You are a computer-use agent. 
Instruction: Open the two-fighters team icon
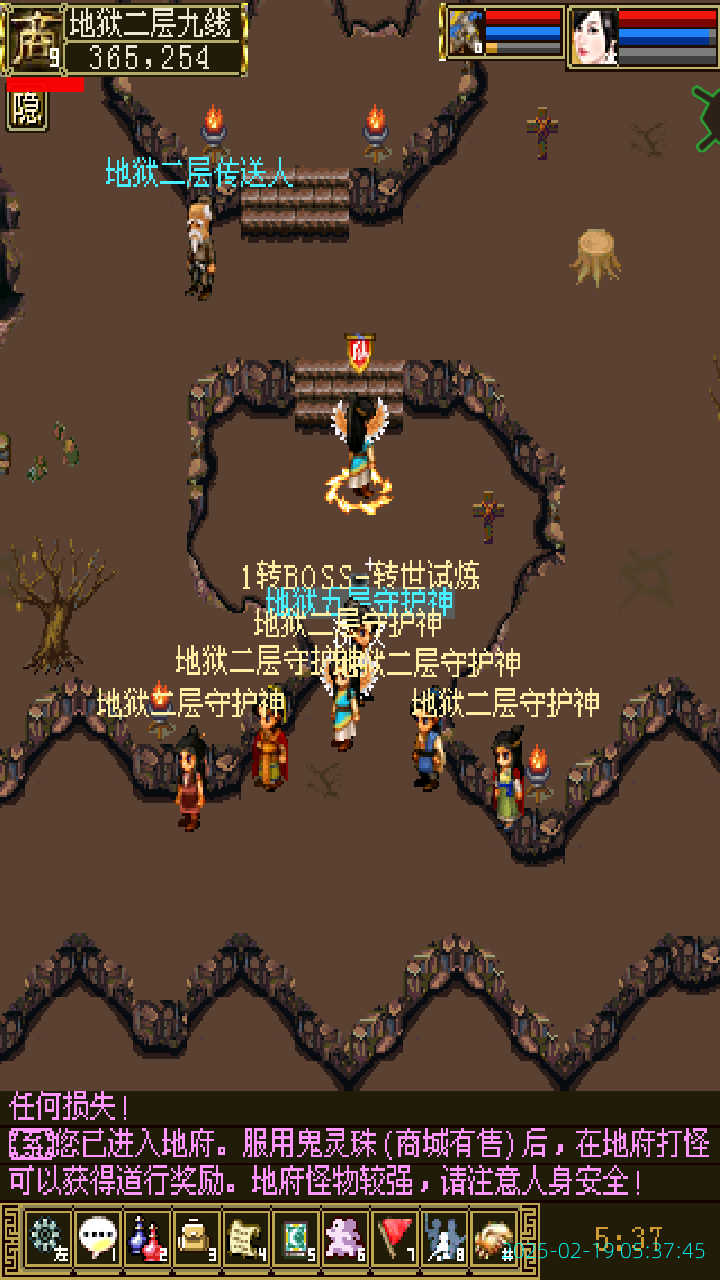tap(444, 1239)
